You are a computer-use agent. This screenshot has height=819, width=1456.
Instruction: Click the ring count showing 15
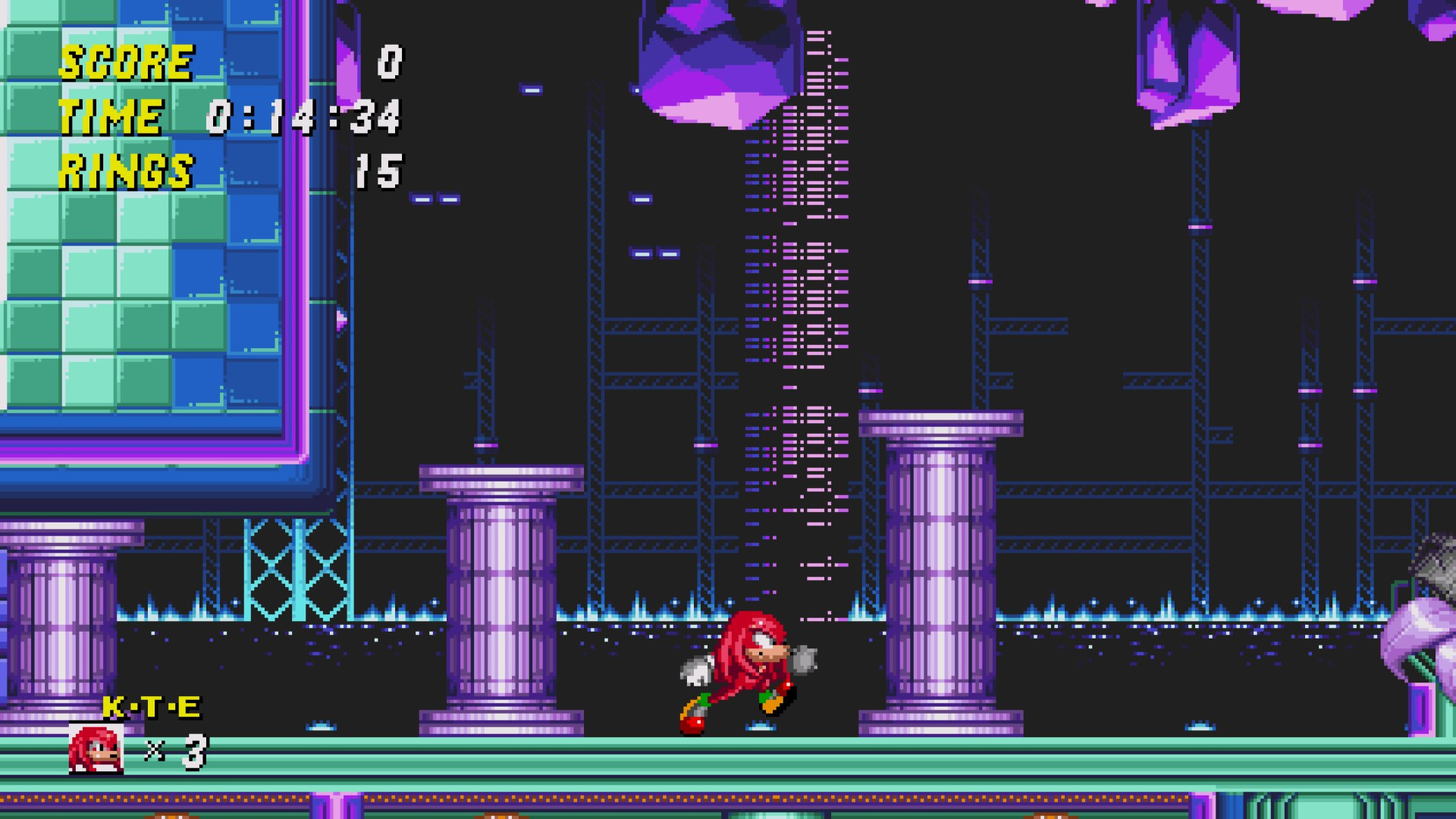[379, 169]
